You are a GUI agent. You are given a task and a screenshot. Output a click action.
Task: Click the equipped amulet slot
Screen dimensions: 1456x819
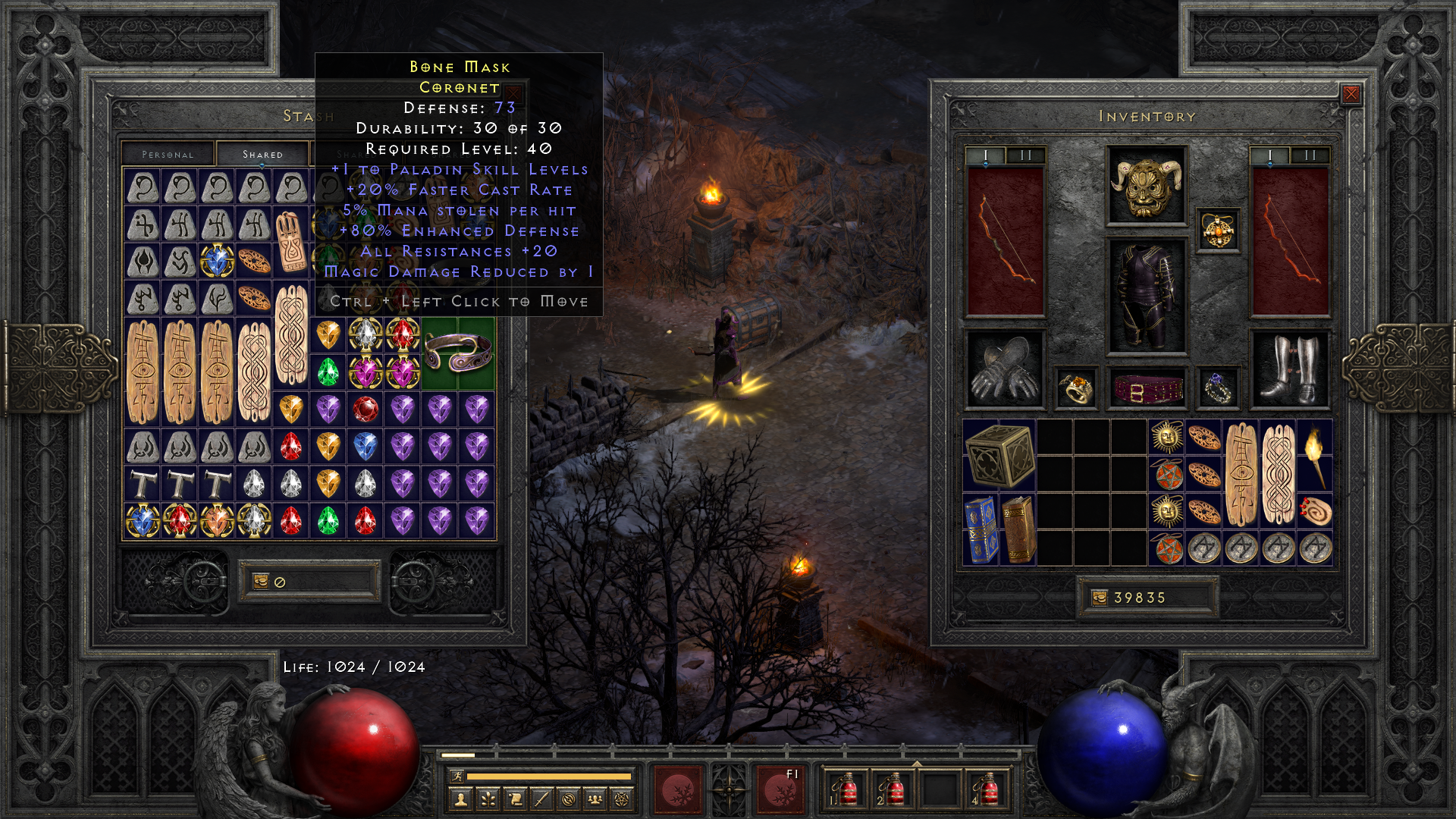pos(1218,231)
